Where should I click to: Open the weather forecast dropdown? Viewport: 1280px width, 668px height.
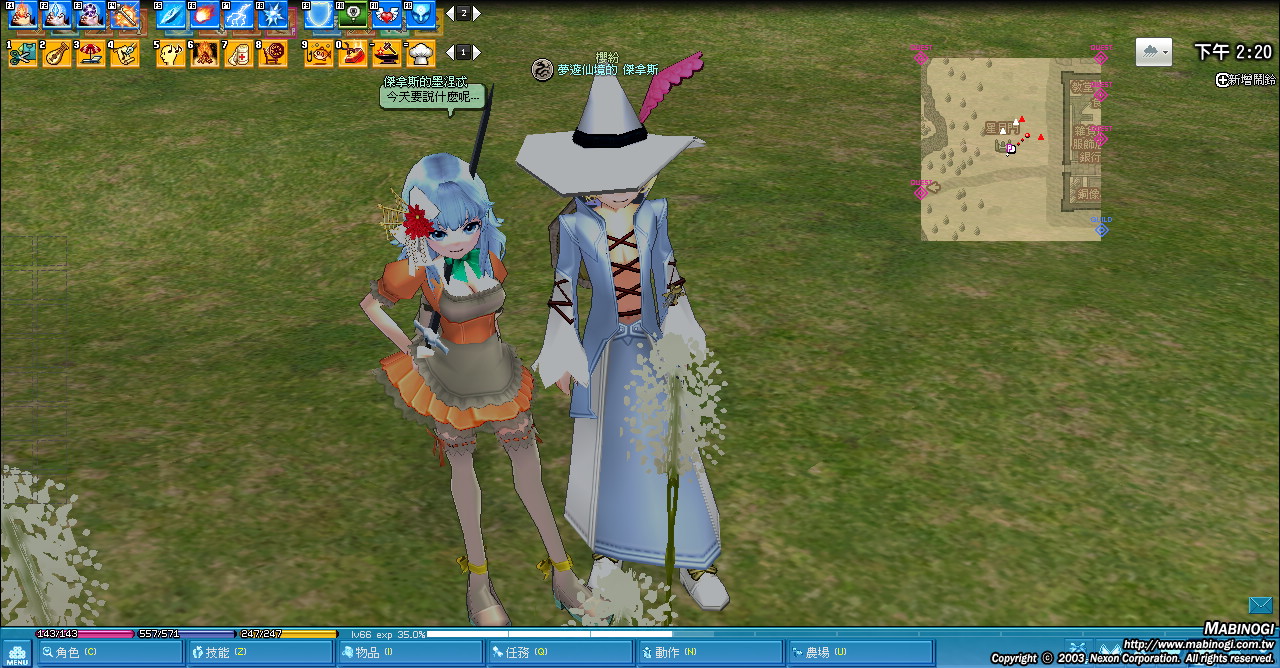tap(1153, 52)
